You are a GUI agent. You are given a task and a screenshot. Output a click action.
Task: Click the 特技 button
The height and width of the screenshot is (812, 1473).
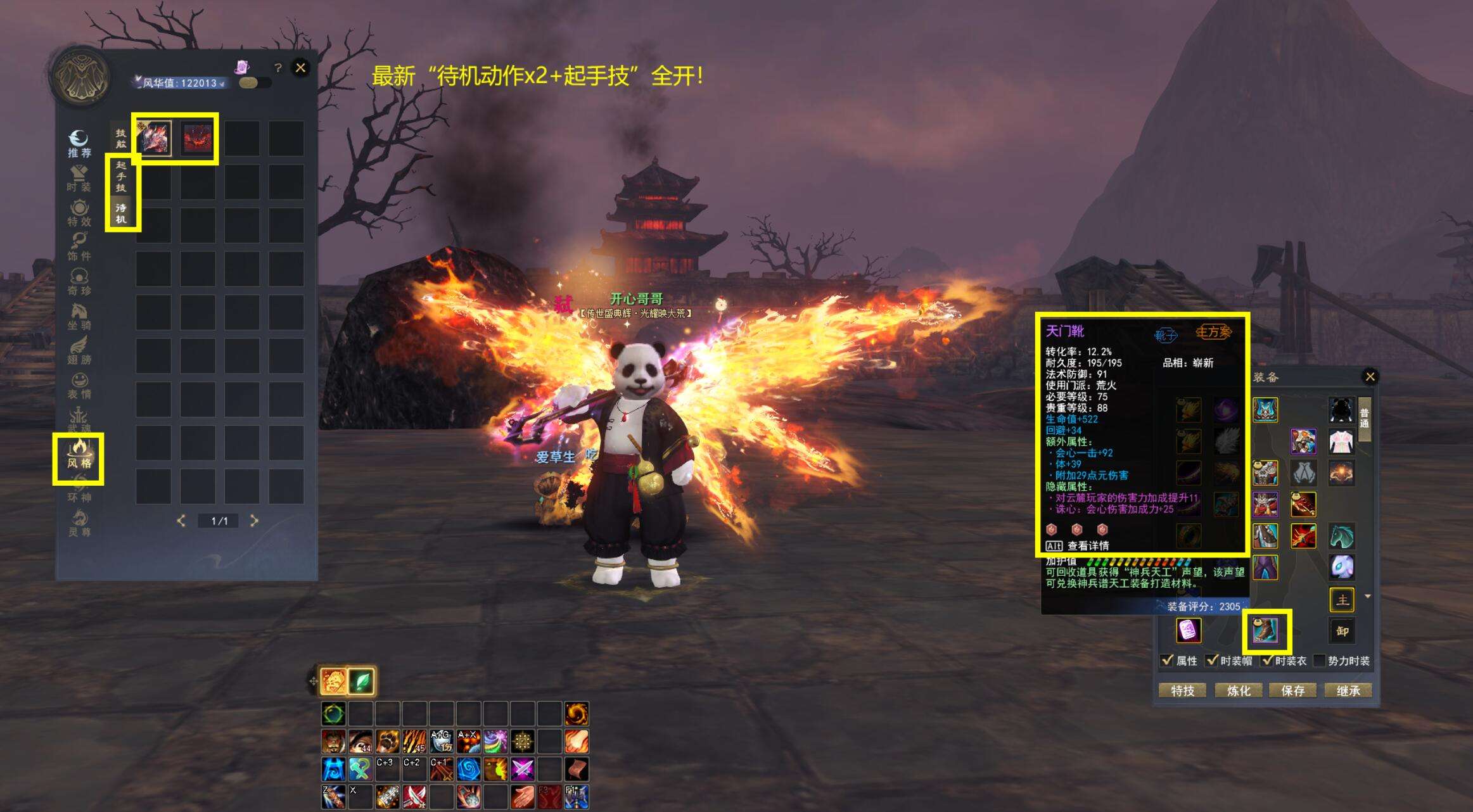pos(1182,690)
